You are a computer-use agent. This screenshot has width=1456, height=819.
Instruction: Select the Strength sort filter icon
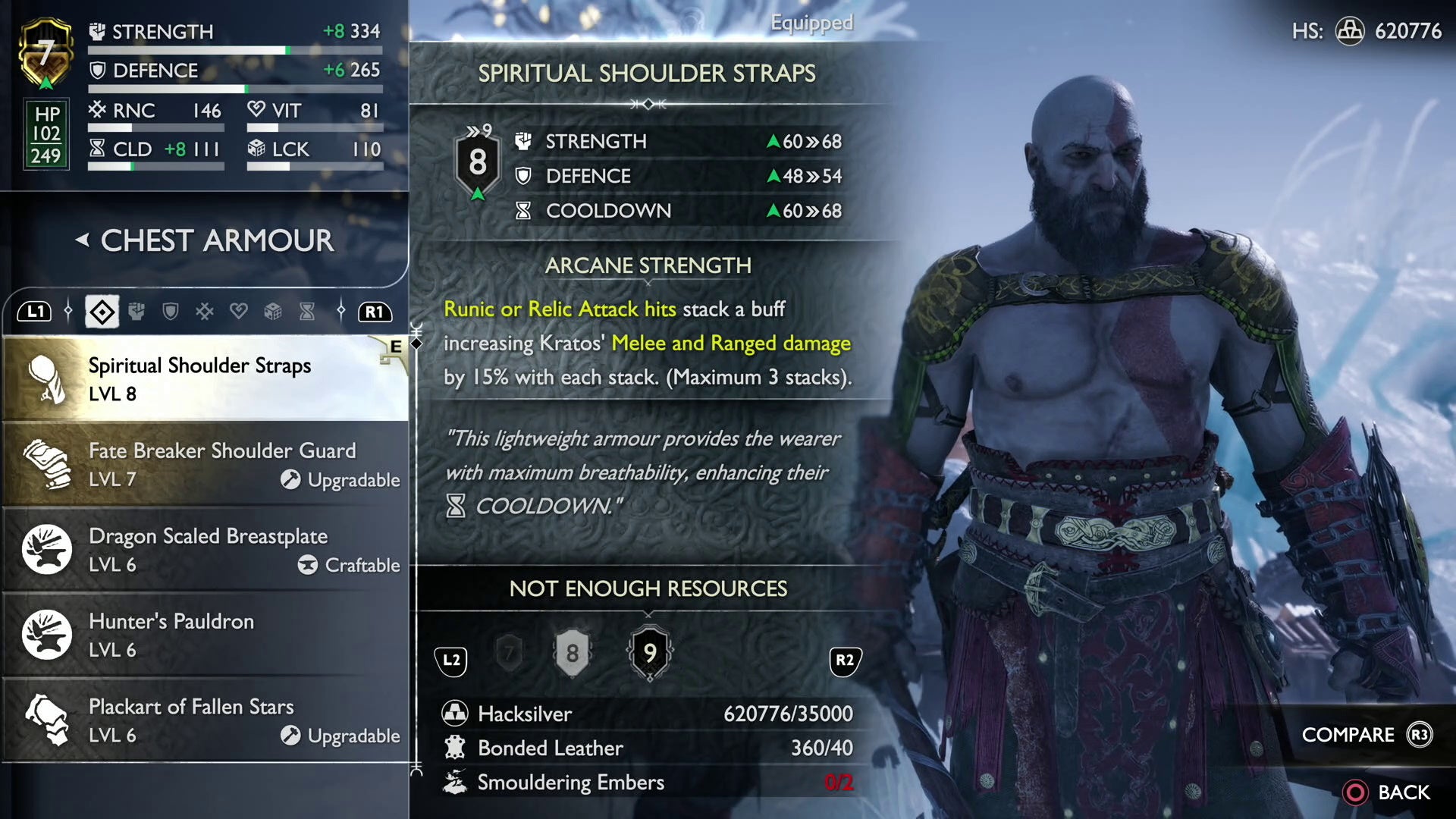click(x=136, y=311)
